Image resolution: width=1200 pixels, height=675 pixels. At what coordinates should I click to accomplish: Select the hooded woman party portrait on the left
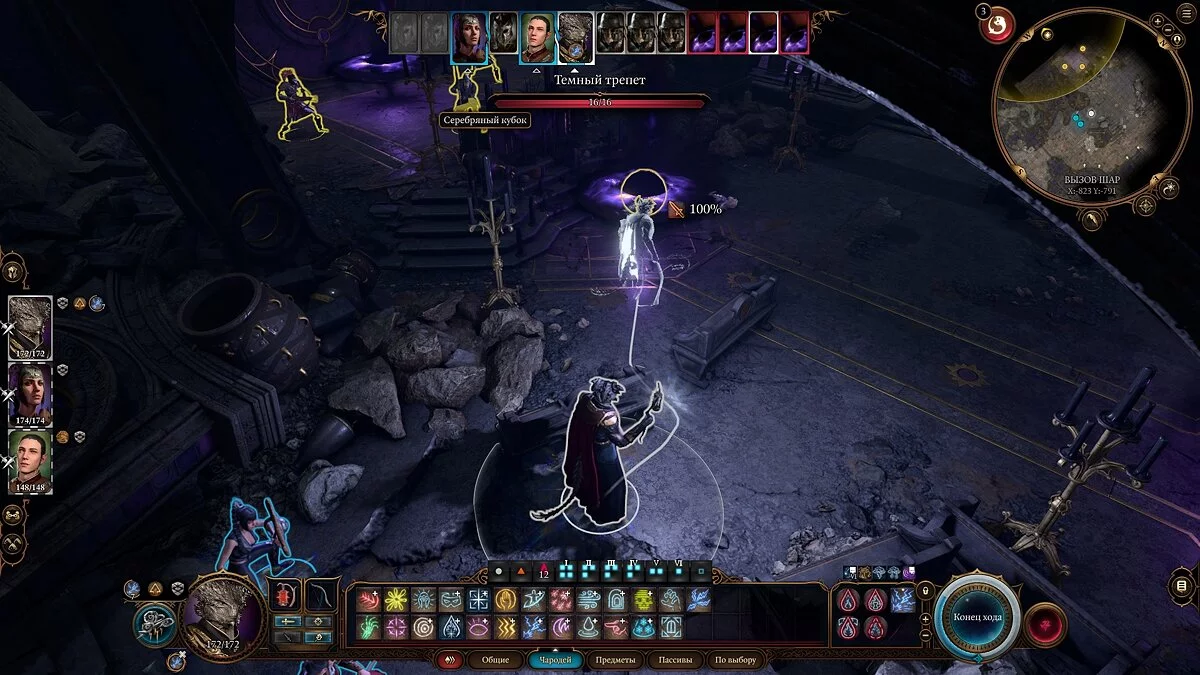(x=29, y=393)
